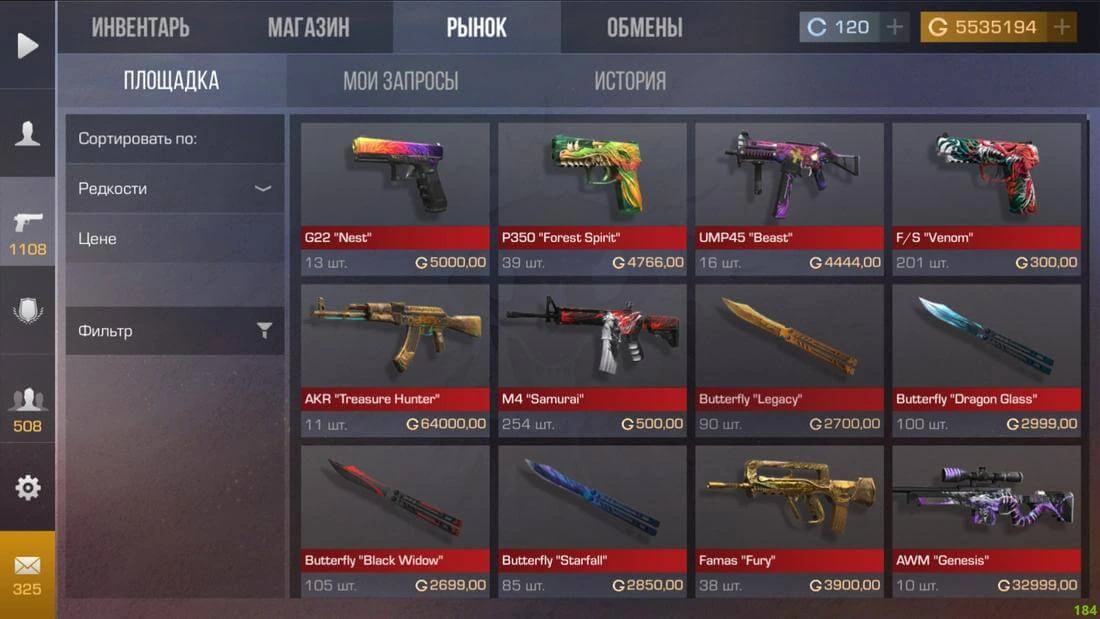Viewport: 1100px width, 619px height.
Task: Sort listings by Цене
Action: point(175,238)
